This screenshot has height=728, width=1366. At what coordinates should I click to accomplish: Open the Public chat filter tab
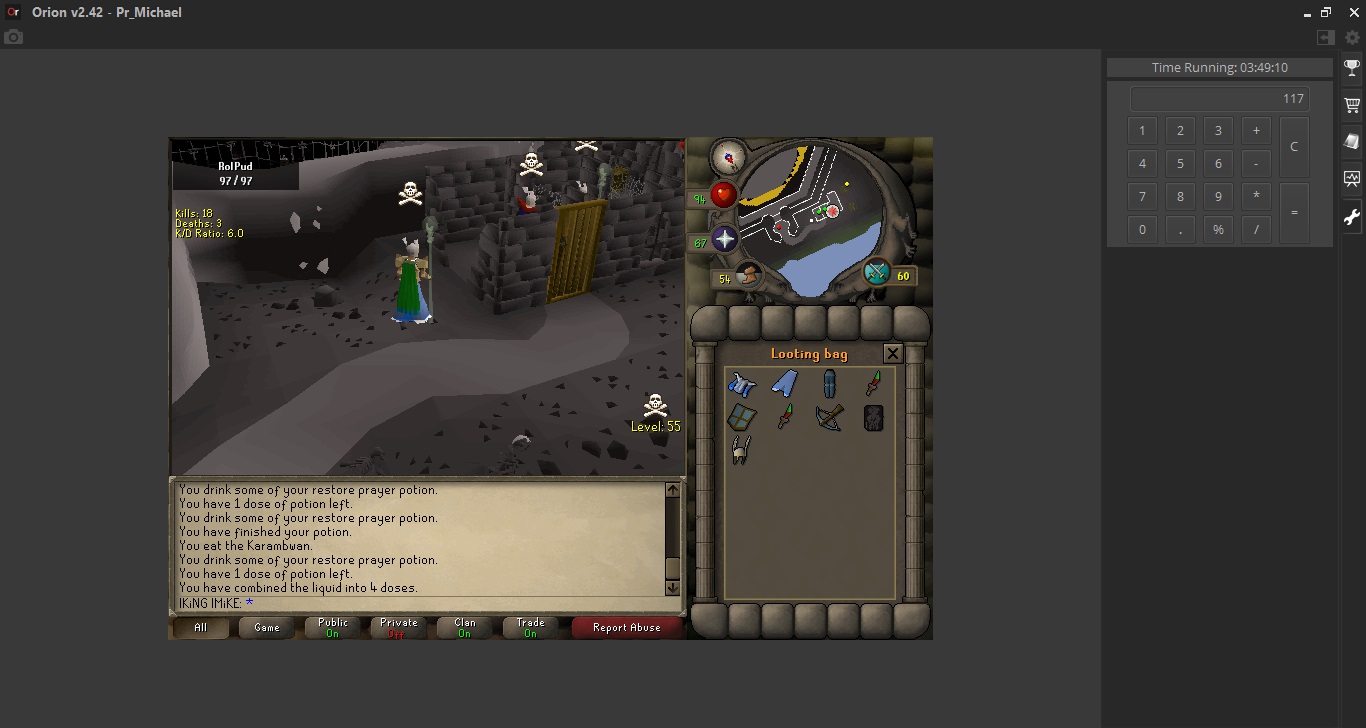pos(333,628)
